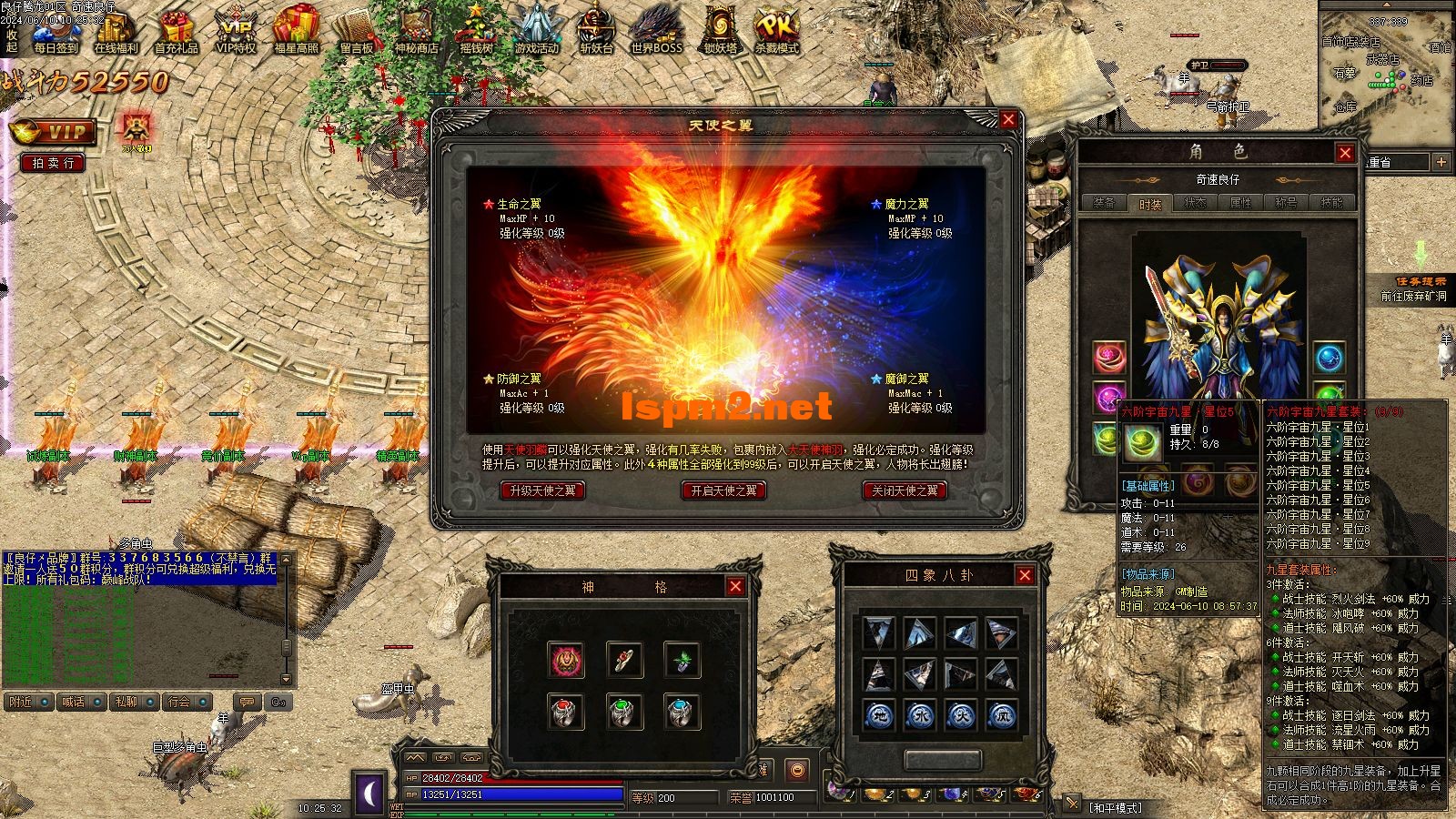Image resolution: width=1456 pixels, height=819 pixels.
Task: Switch to the 装备 equipment tab
Action: [1104, 203]
